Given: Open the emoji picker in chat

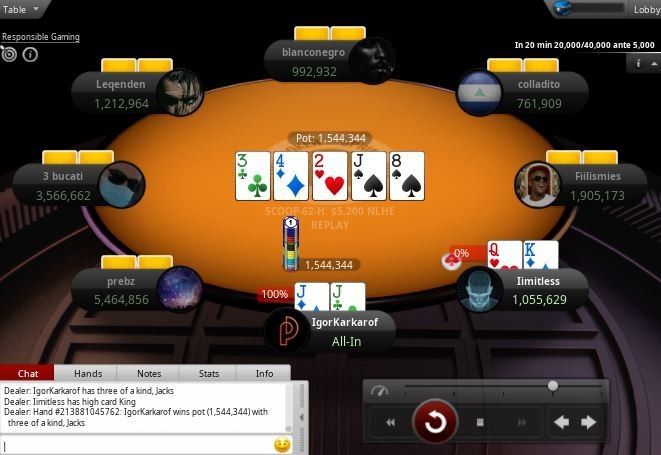Looking at the screenshot, I should point(282,445).
